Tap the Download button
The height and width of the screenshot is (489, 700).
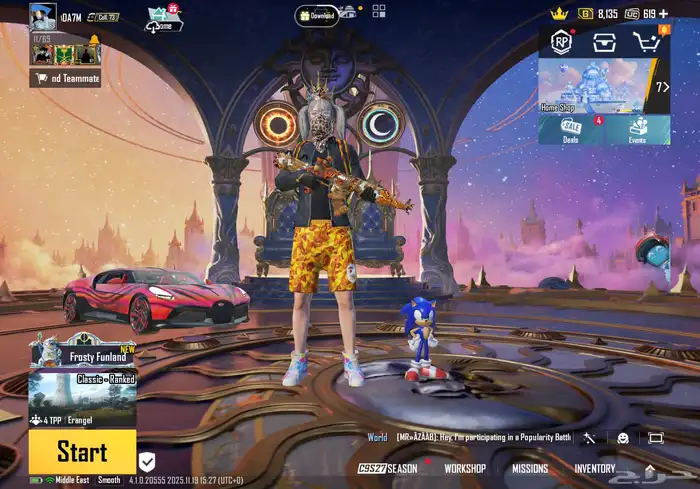pos(315,15)
